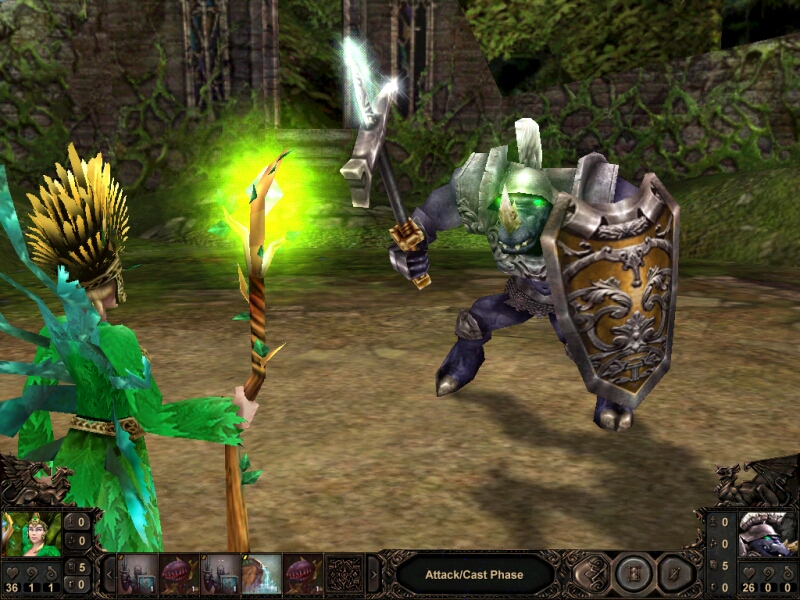
Task: Select the light-blue waterfall card in hand
Action: [x=261, y=575]
